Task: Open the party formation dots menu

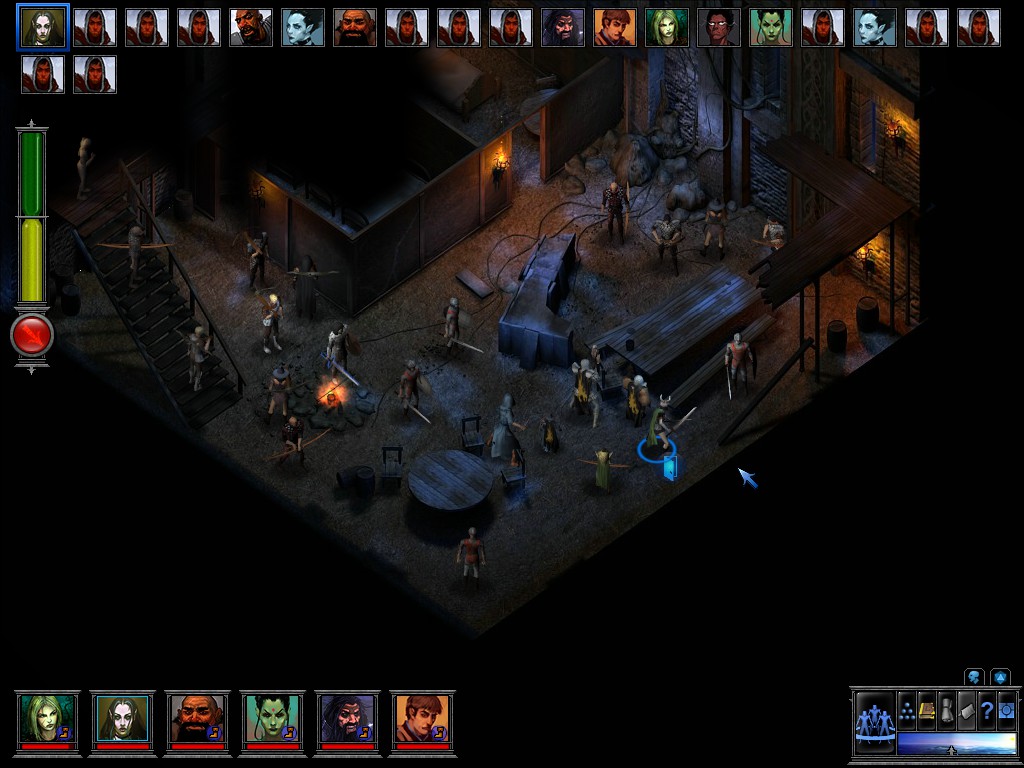Action: pos(907,711)
